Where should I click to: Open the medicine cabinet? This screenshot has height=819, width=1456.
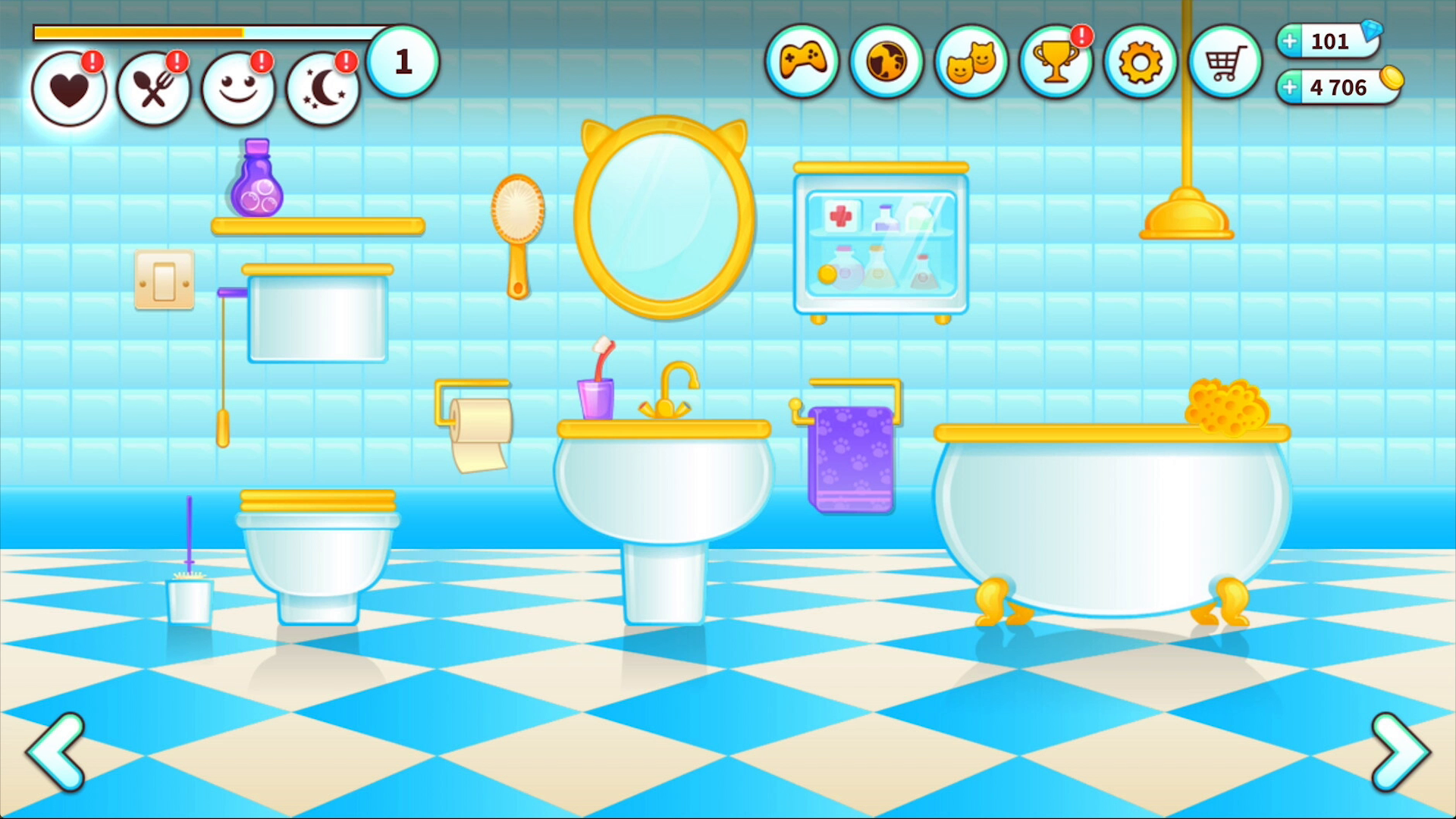[x=880, y=243]
